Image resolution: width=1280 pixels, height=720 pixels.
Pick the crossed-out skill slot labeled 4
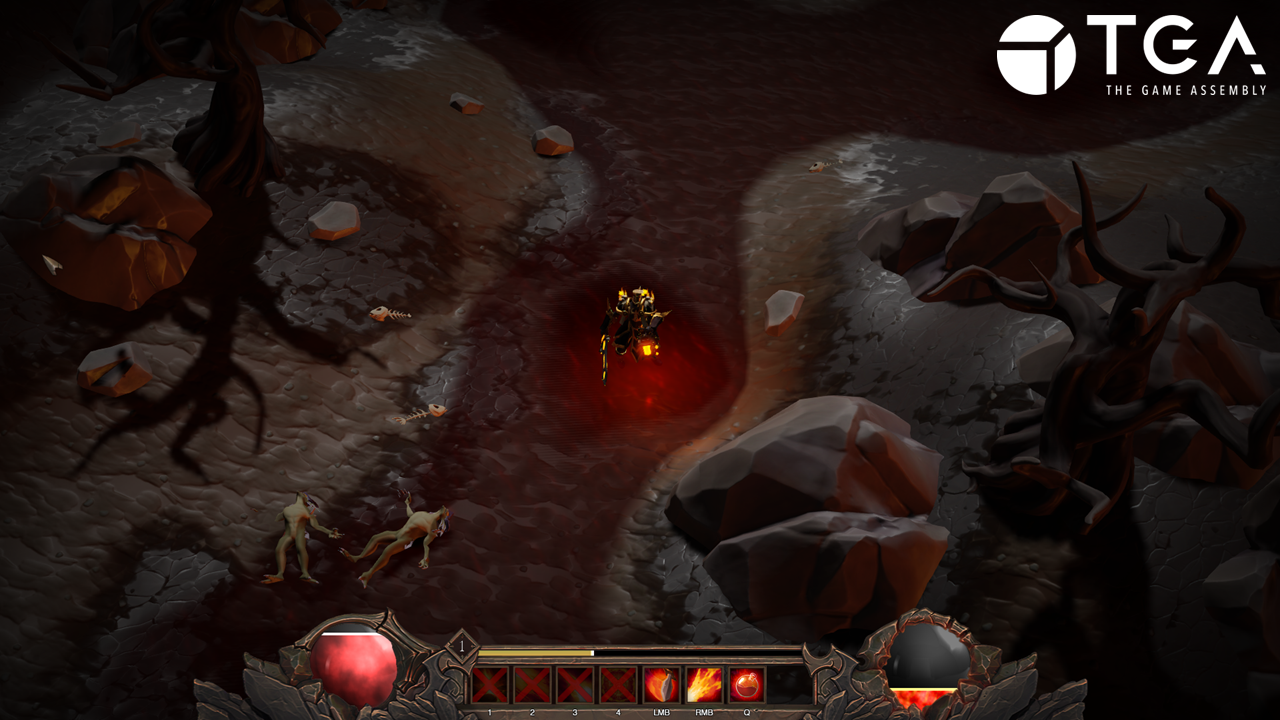[618, 685]
